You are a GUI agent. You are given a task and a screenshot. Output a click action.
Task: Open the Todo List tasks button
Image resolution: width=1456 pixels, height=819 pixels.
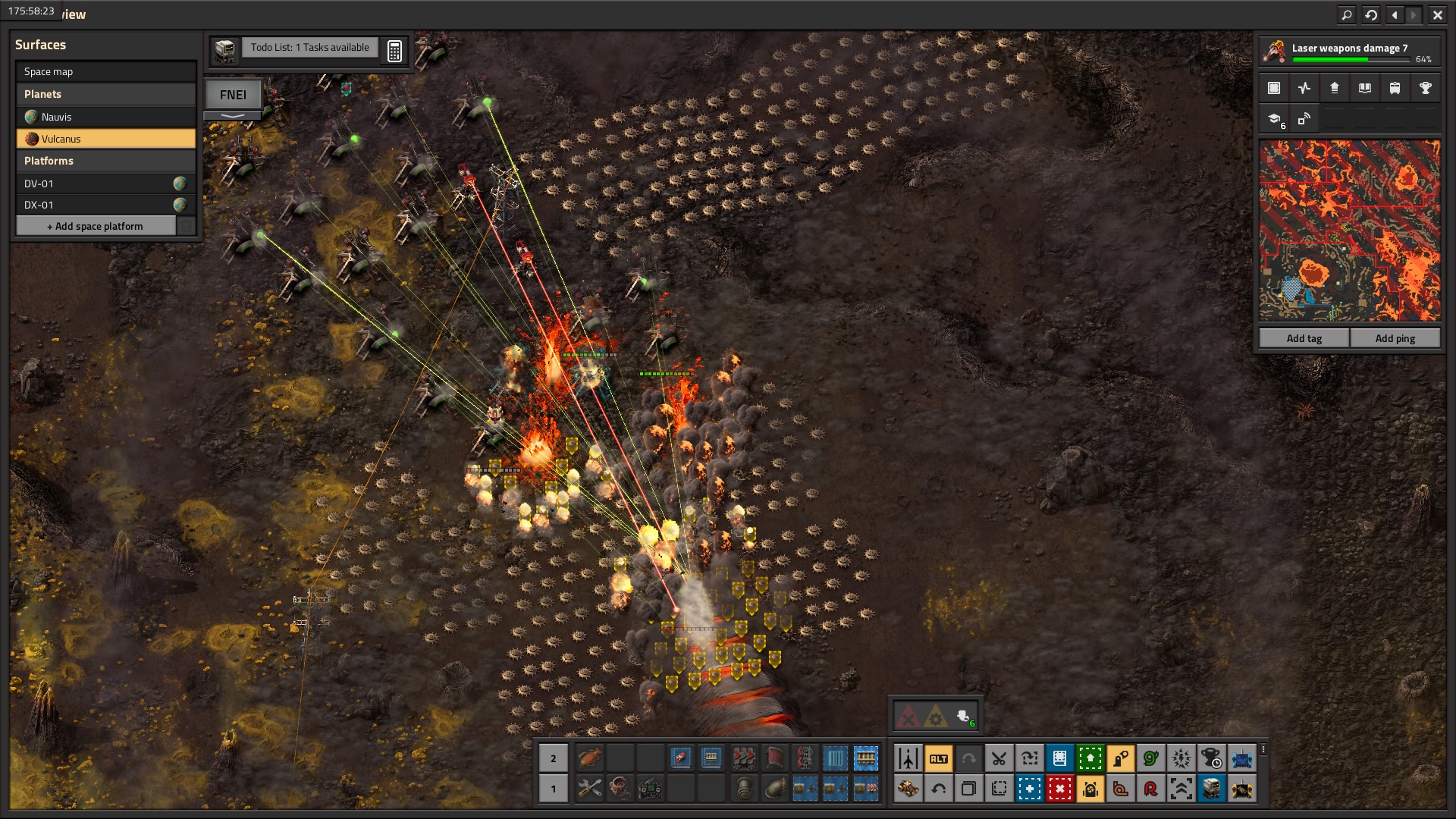coord(309,48)
